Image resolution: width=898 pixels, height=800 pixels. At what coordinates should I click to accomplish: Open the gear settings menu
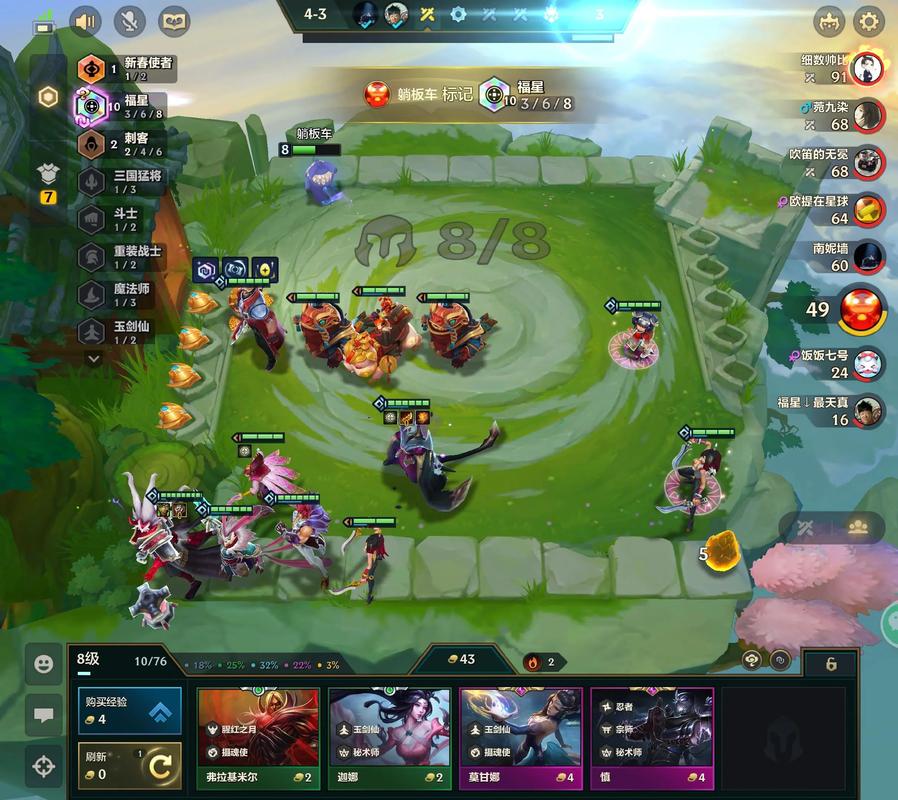pyautogui.click(x=868, y=20)
